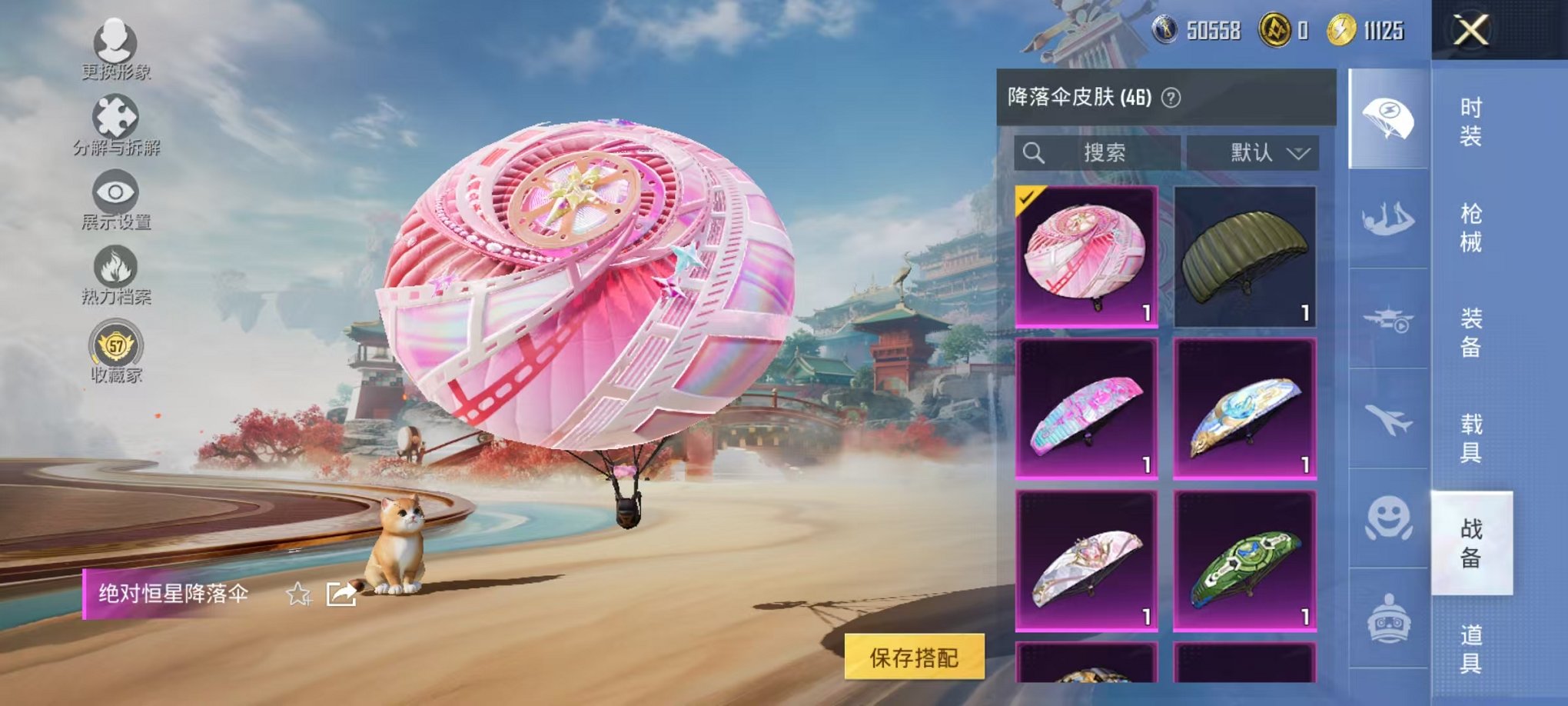The image size is (1568, 706).
Task: Expand the 默认 sorting dropdown
Action: [1252, 152]
